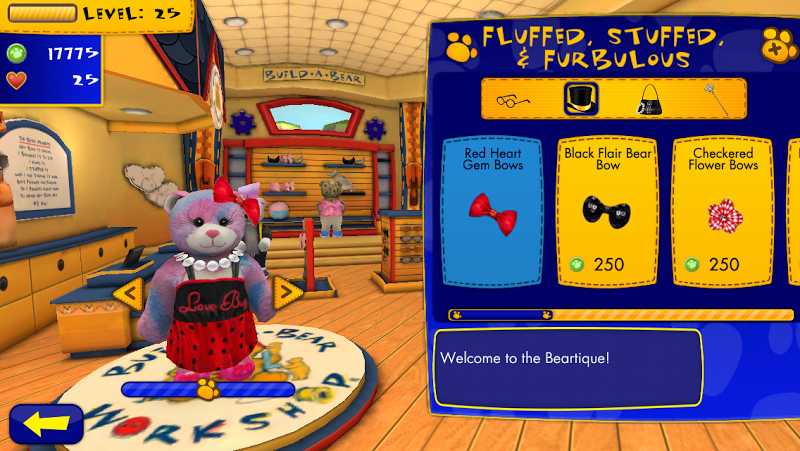Screen dimensions: 800x451
Task: Open the handbag category tab
Action: pyautogui.click(x=649, y=98)
